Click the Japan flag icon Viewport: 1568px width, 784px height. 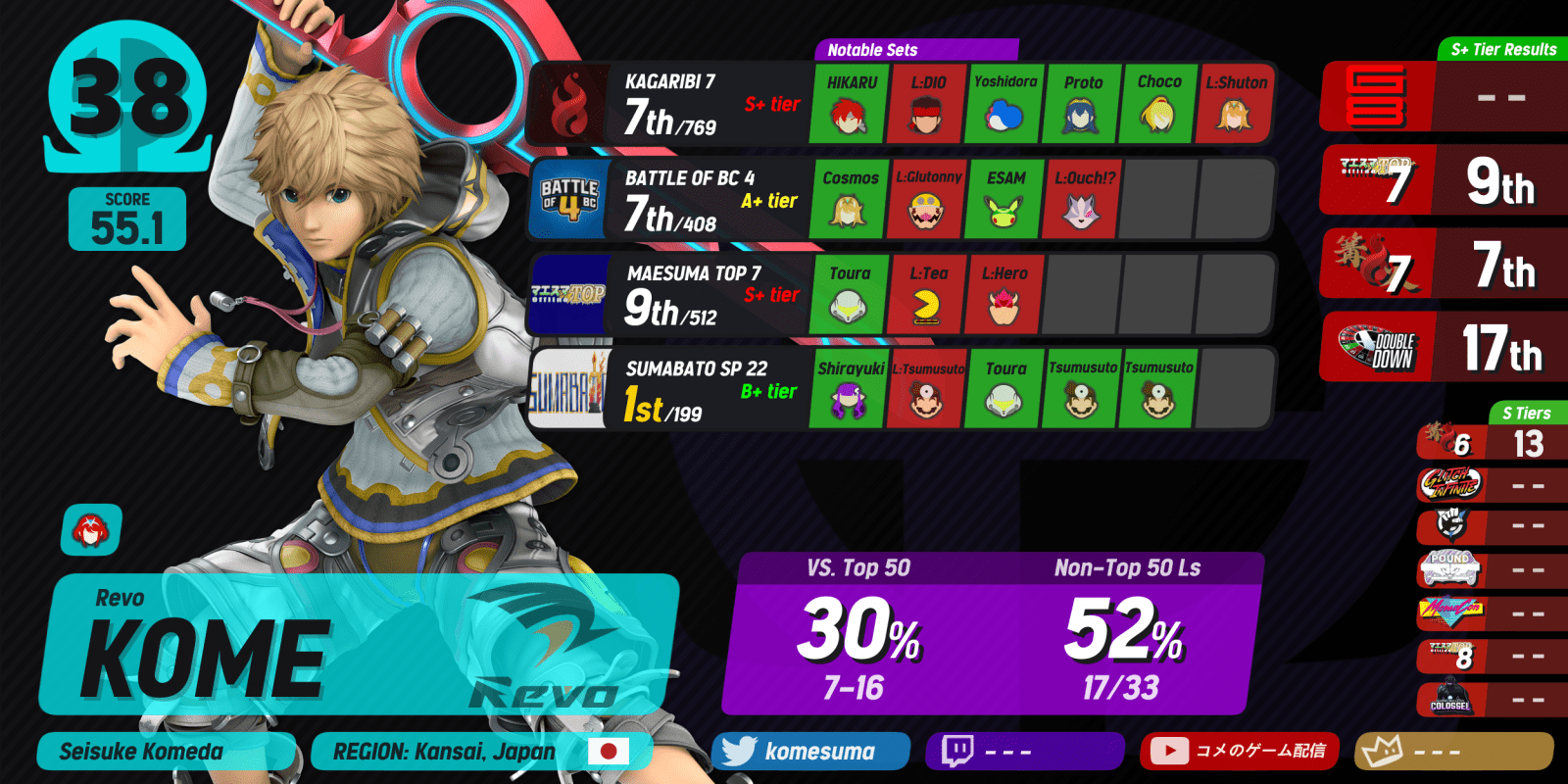tap(608, 752)
